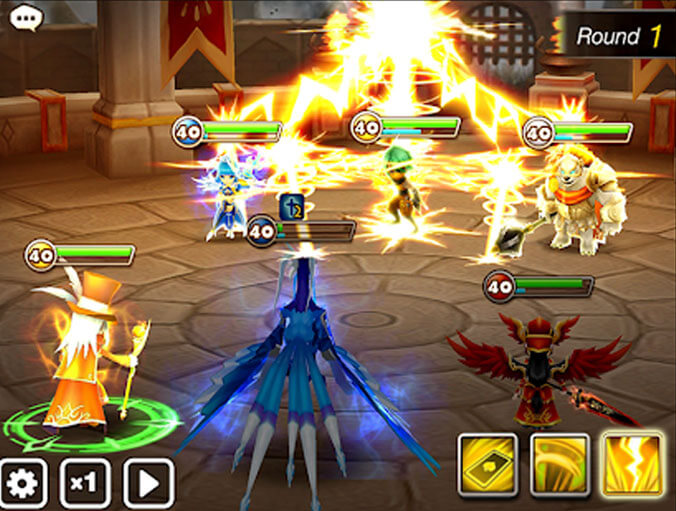The width and height of the screenshot is (676, 511).
Task: Select the card skill icon
Action: (x=488, y=465)
